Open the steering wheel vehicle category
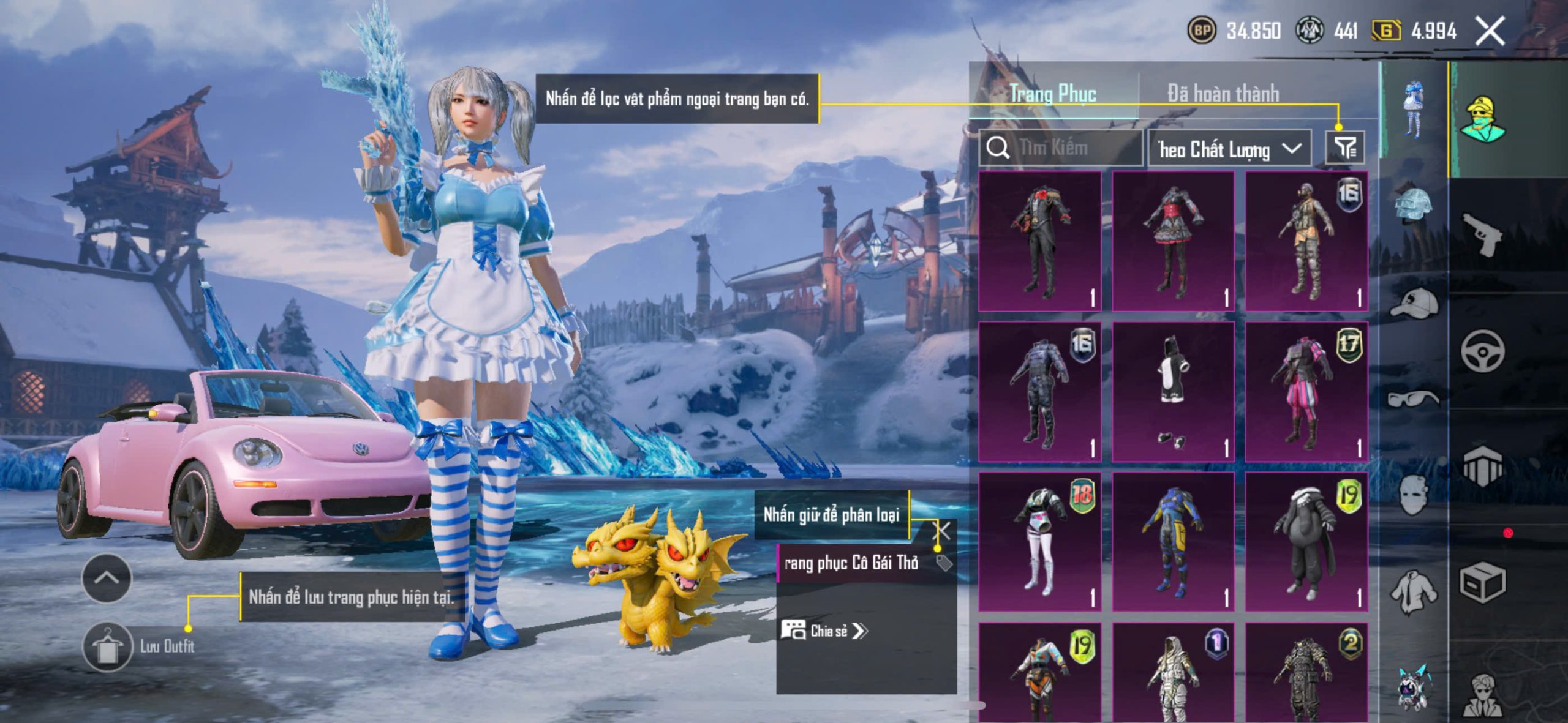Viewport: 1568px width, 723px height. tap(1482, 351)
